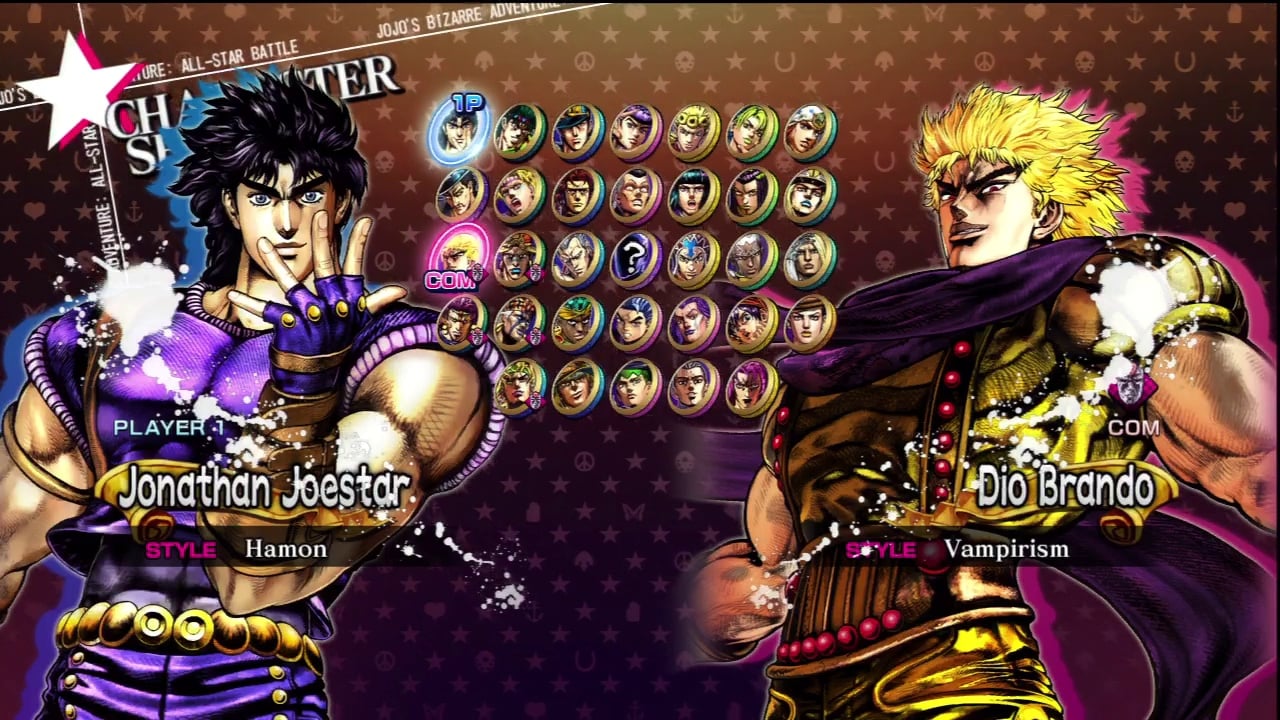Click the Vampirism STYLE label

point(880,549)
